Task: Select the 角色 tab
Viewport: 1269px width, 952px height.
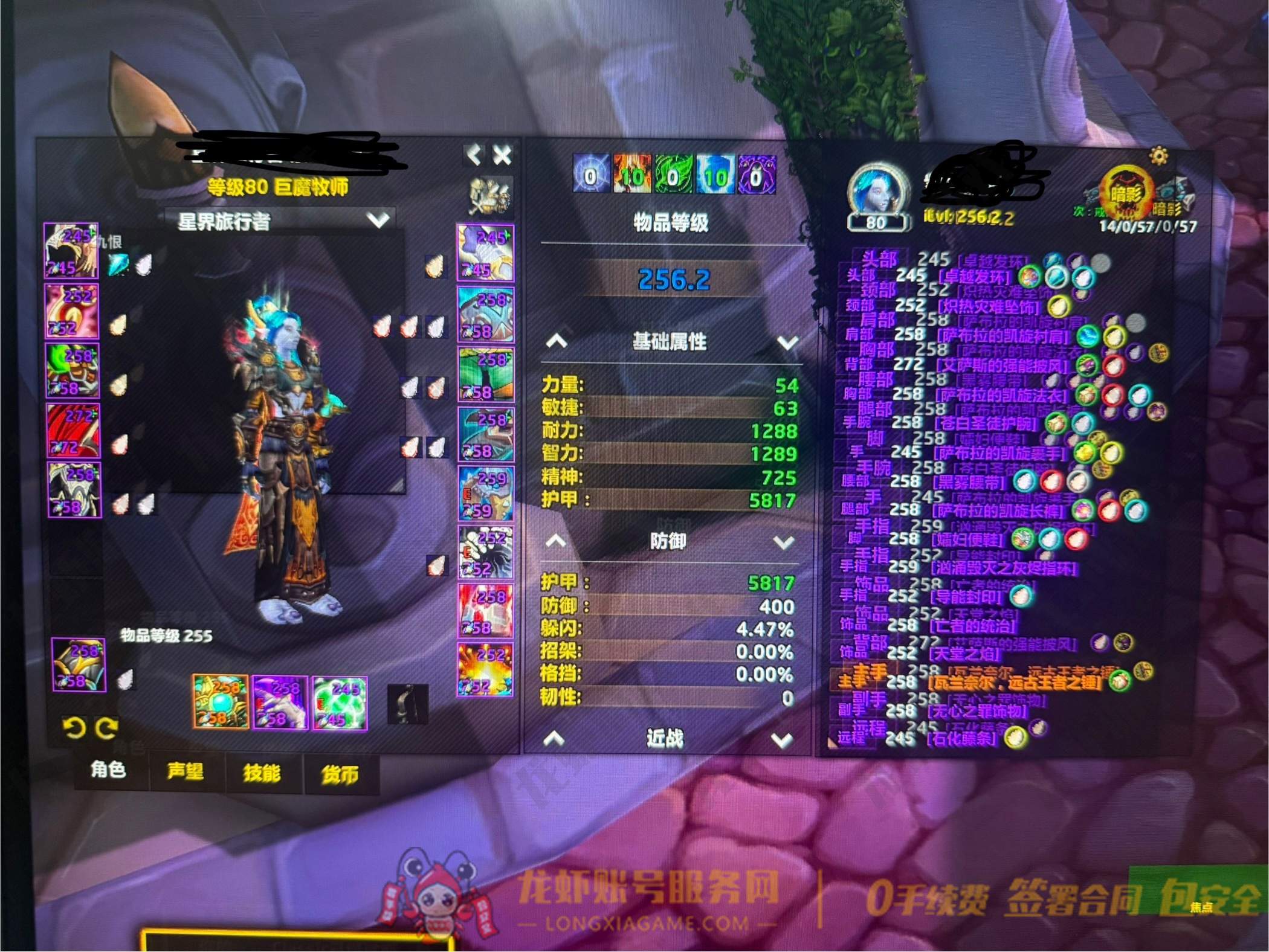Action: coord(108,770)
